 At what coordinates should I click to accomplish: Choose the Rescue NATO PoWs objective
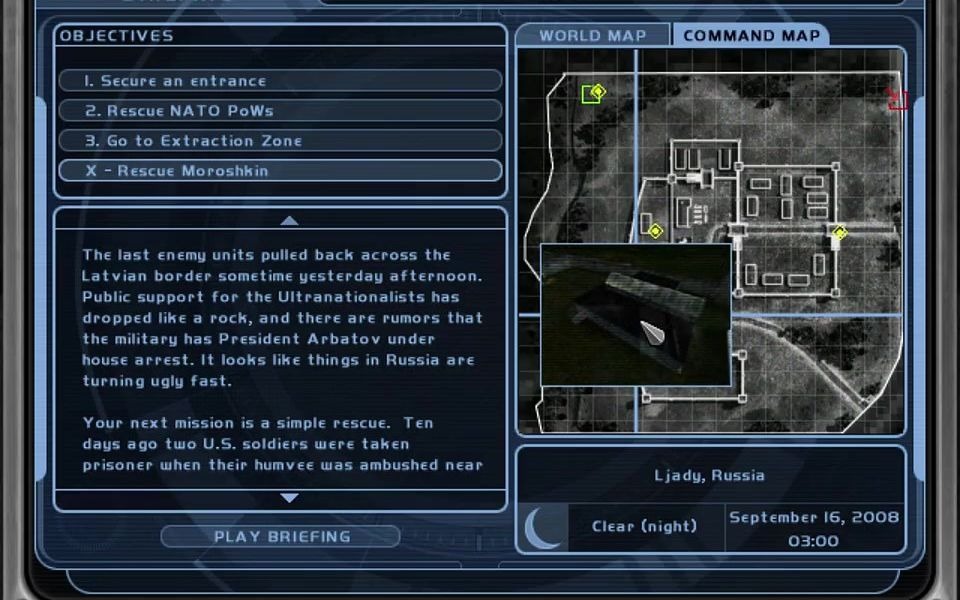click(x=280, y=111)
